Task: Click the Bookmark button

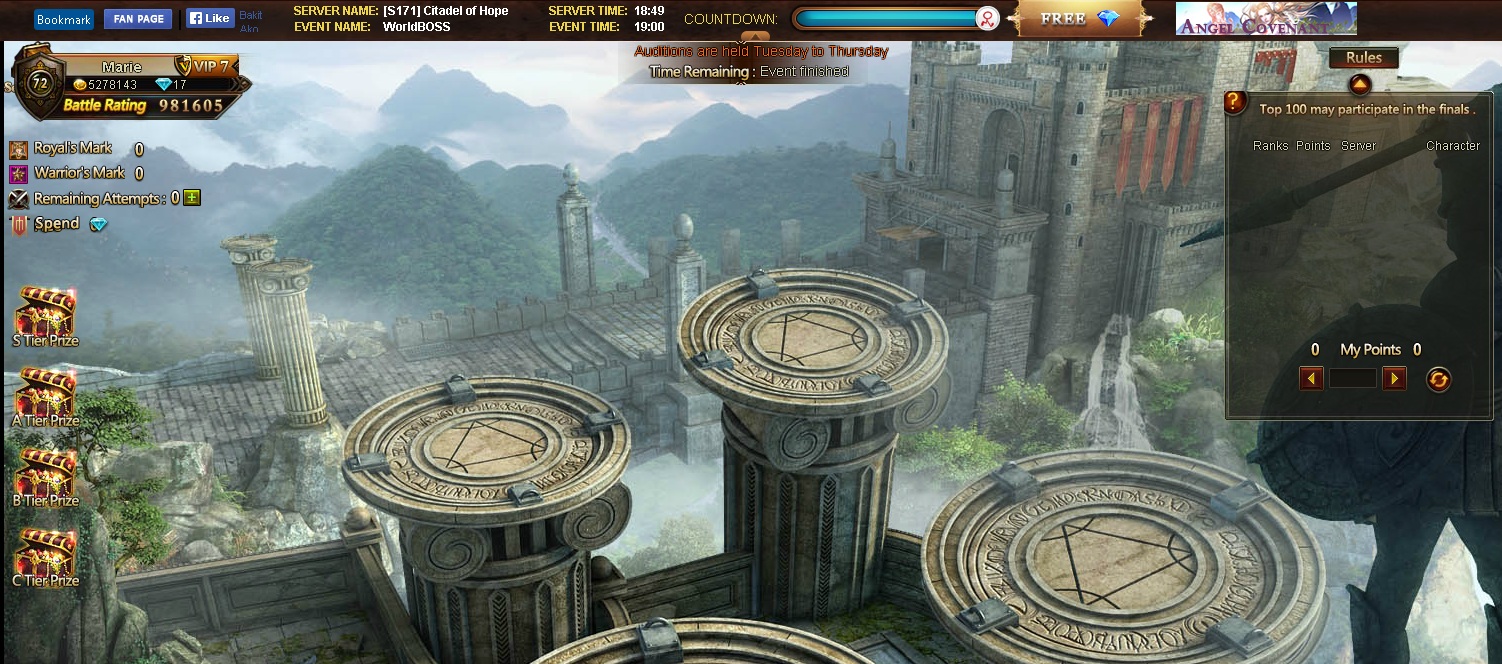Action: [x=63, y=19]
